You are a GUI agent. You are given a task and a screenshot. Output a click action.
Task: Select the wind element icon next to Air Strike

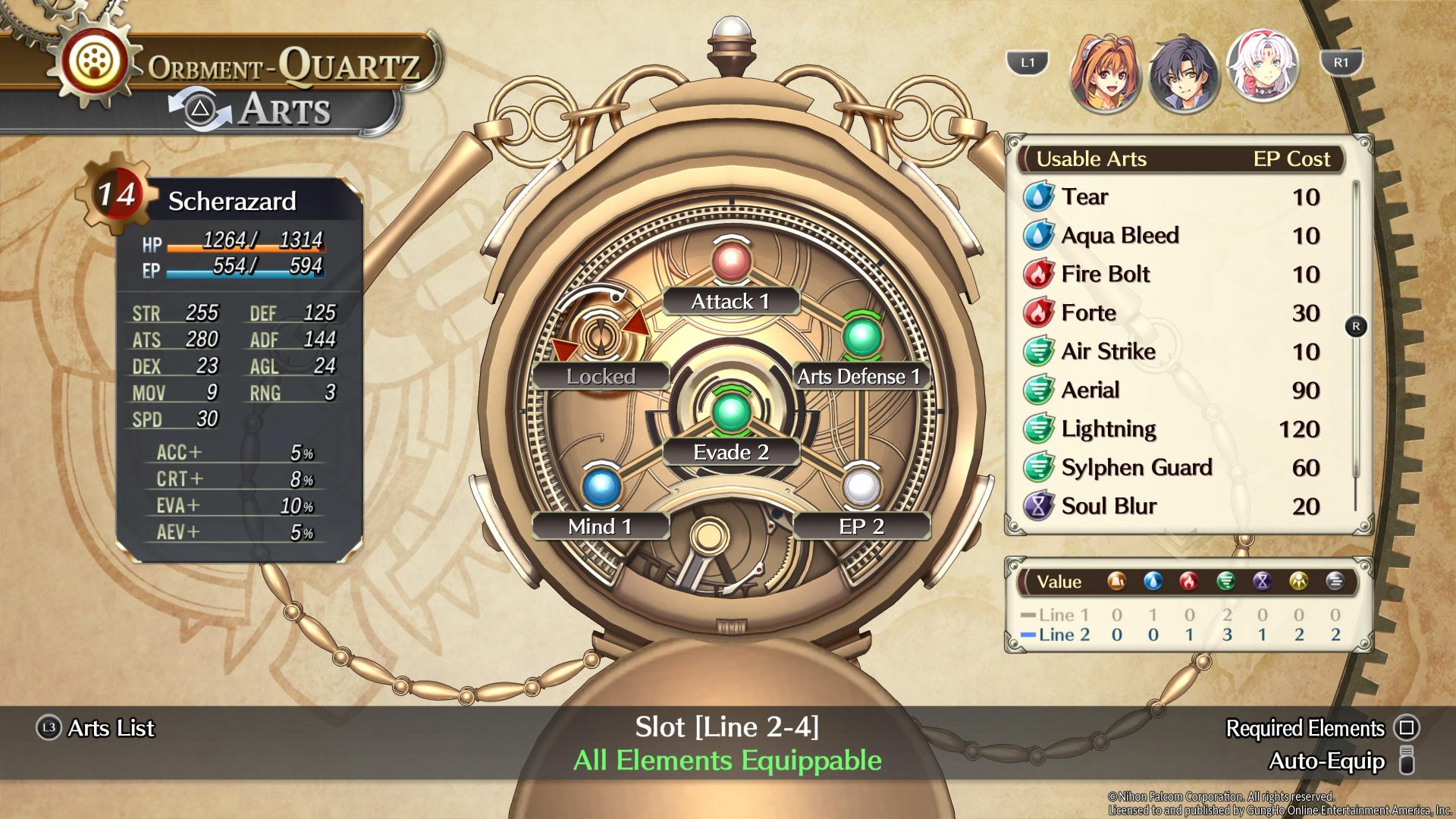tap(1037, 351)
